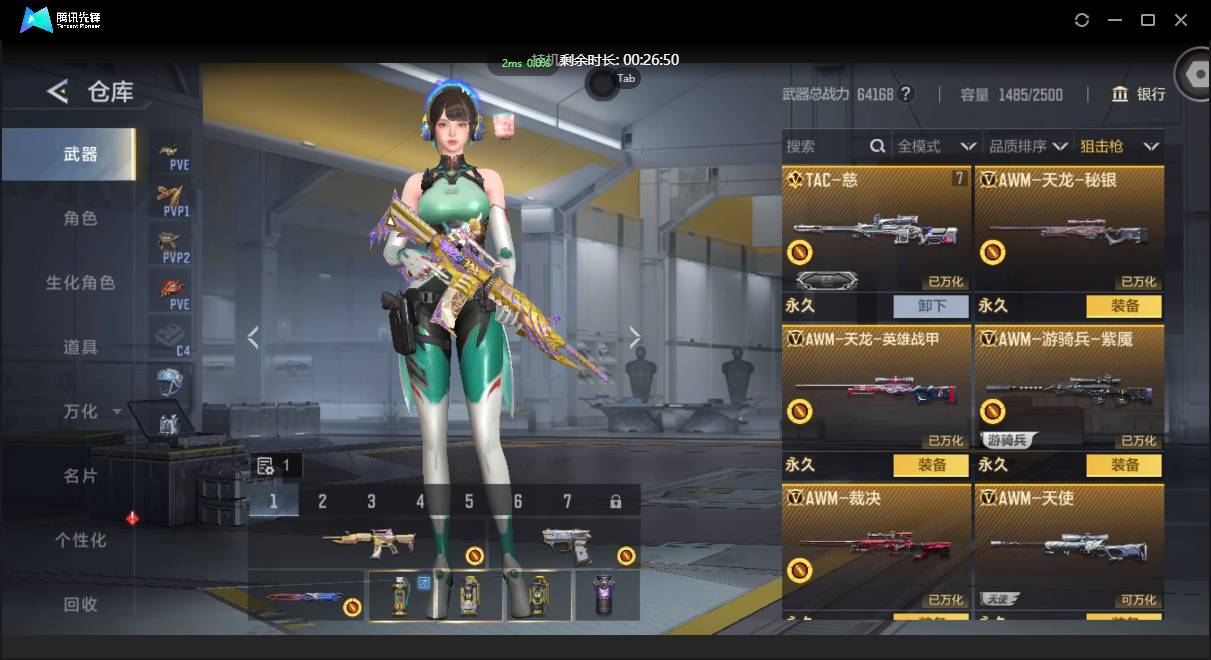
Task: Switch to the 角色 category tab
Action: click(80, 218)
